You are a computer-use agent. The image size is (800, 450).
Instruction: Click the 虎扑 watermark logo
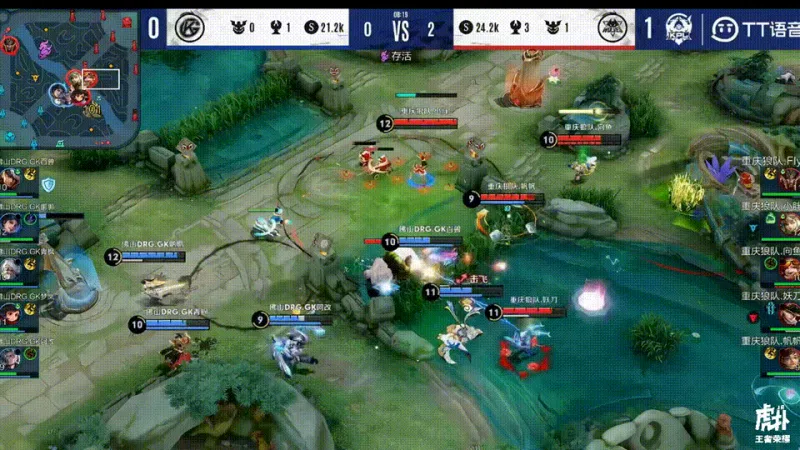click(x=768, y=424)
